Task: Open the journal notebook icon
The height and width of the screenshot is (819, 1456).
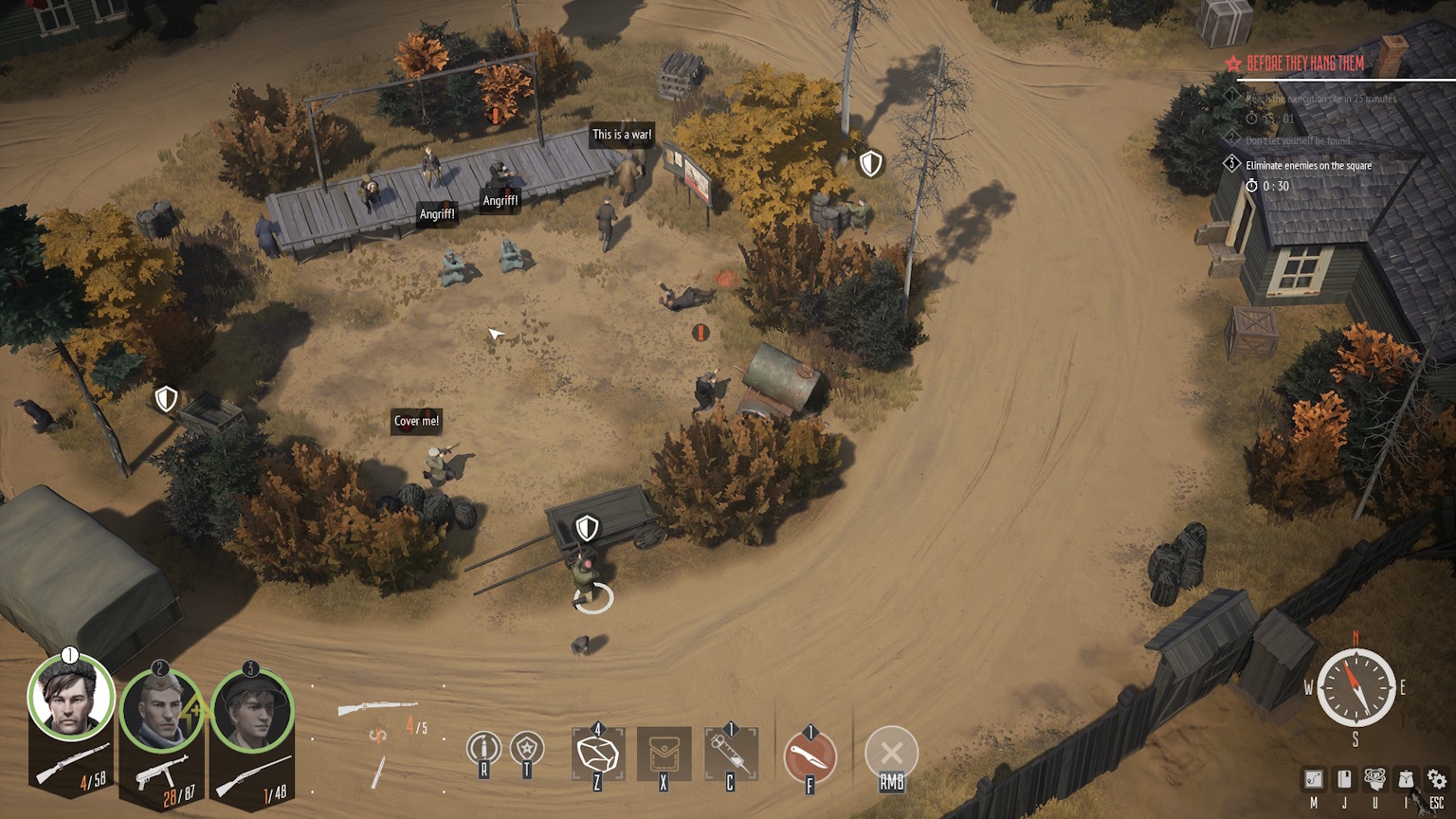Action: tap(1344, 779)
